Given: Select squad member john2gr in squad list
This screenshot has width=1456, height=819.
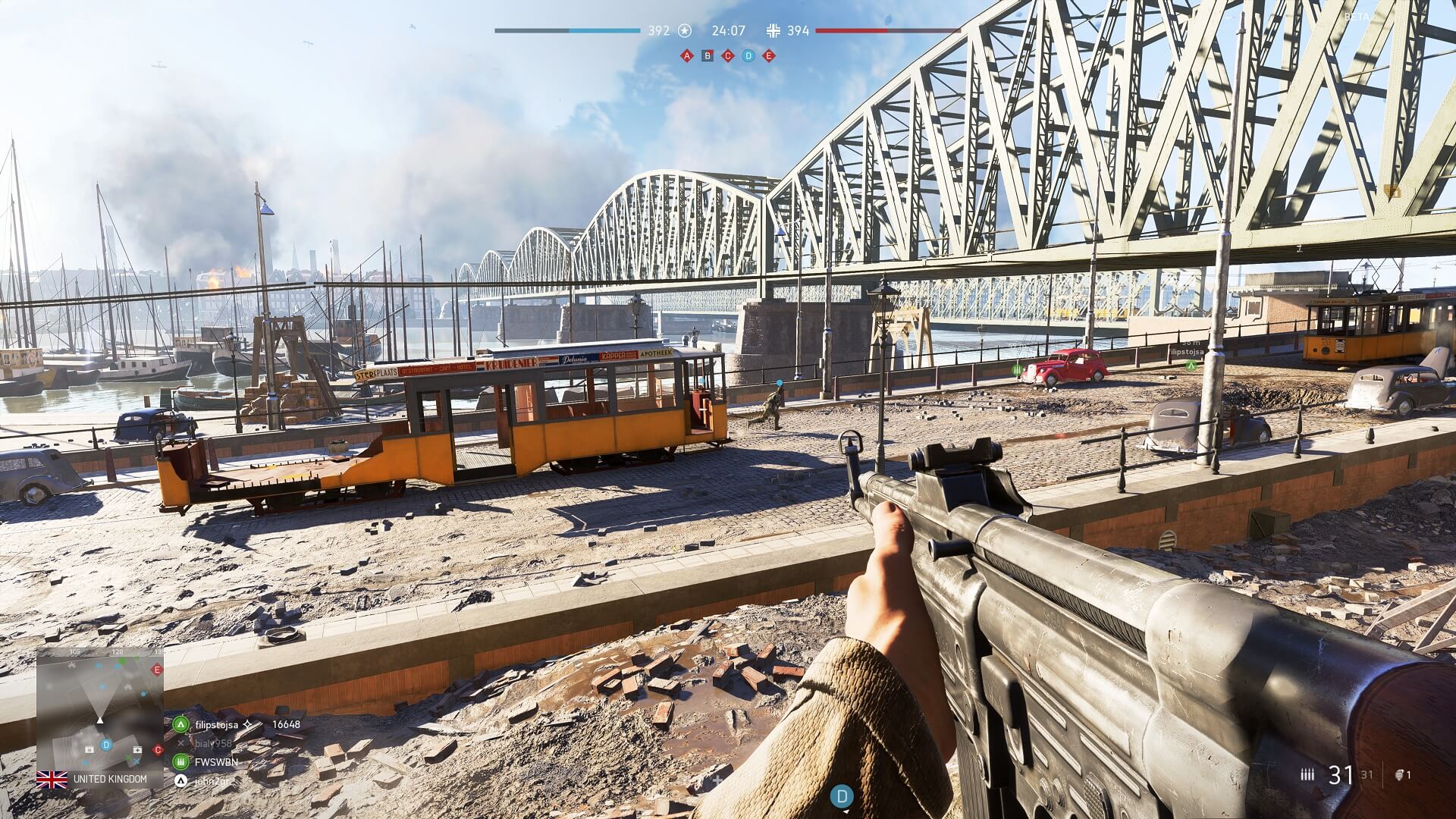Looking at the screenshot, I should click(x=211, y=780).
